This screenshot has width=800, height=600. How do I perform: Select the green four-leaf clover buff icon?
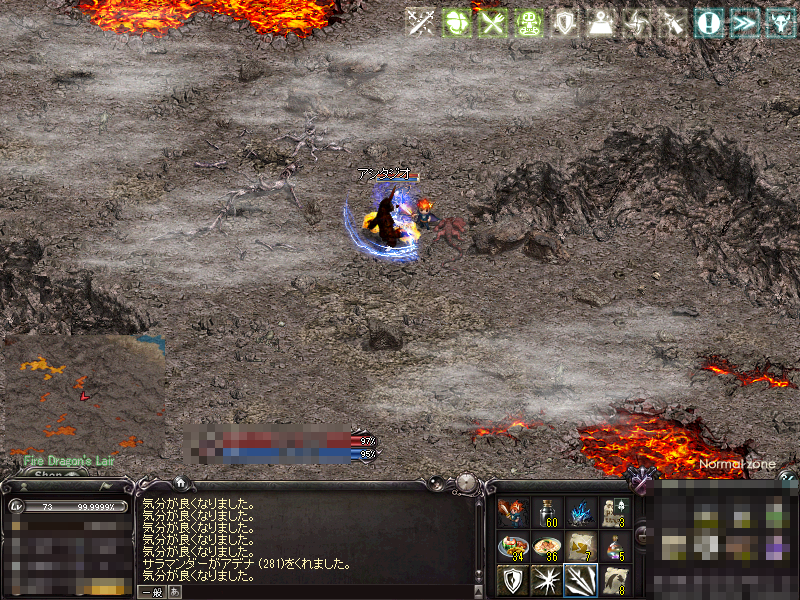click(x=457, y=23)
